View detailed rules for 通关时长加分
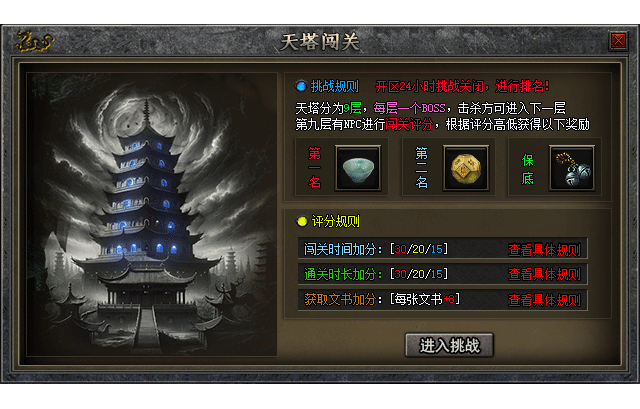Screen dimensions: 640x409 coord(543,274)
